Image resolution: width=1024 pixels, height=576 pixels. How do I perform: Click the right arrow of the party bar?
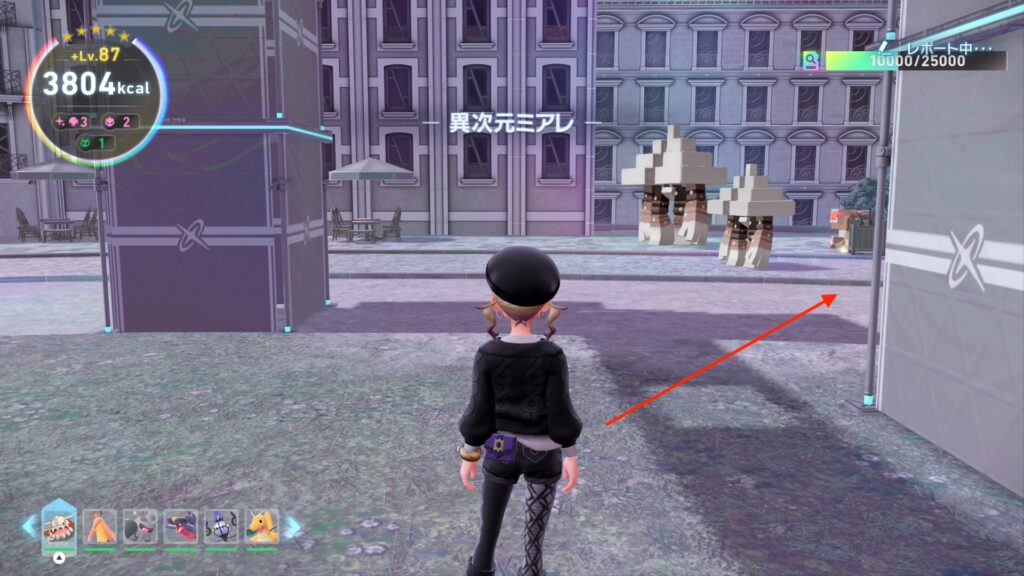tap(292, 526)
